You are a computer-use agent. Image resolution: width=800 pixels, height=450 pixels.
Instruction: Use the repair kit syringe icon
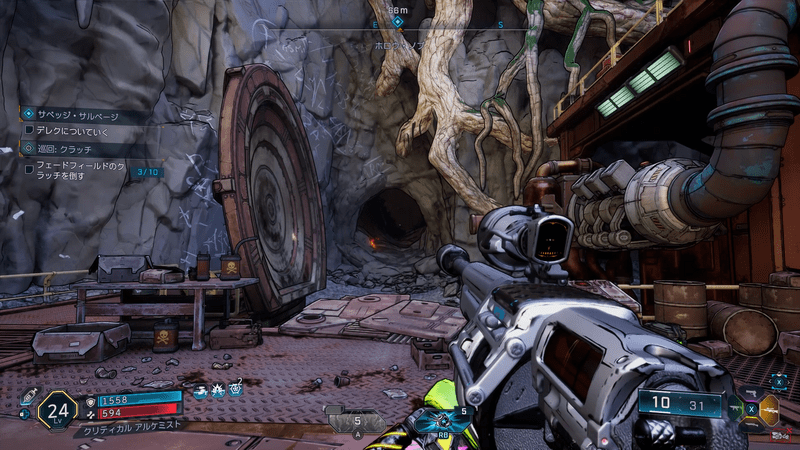tap(27, 395)
